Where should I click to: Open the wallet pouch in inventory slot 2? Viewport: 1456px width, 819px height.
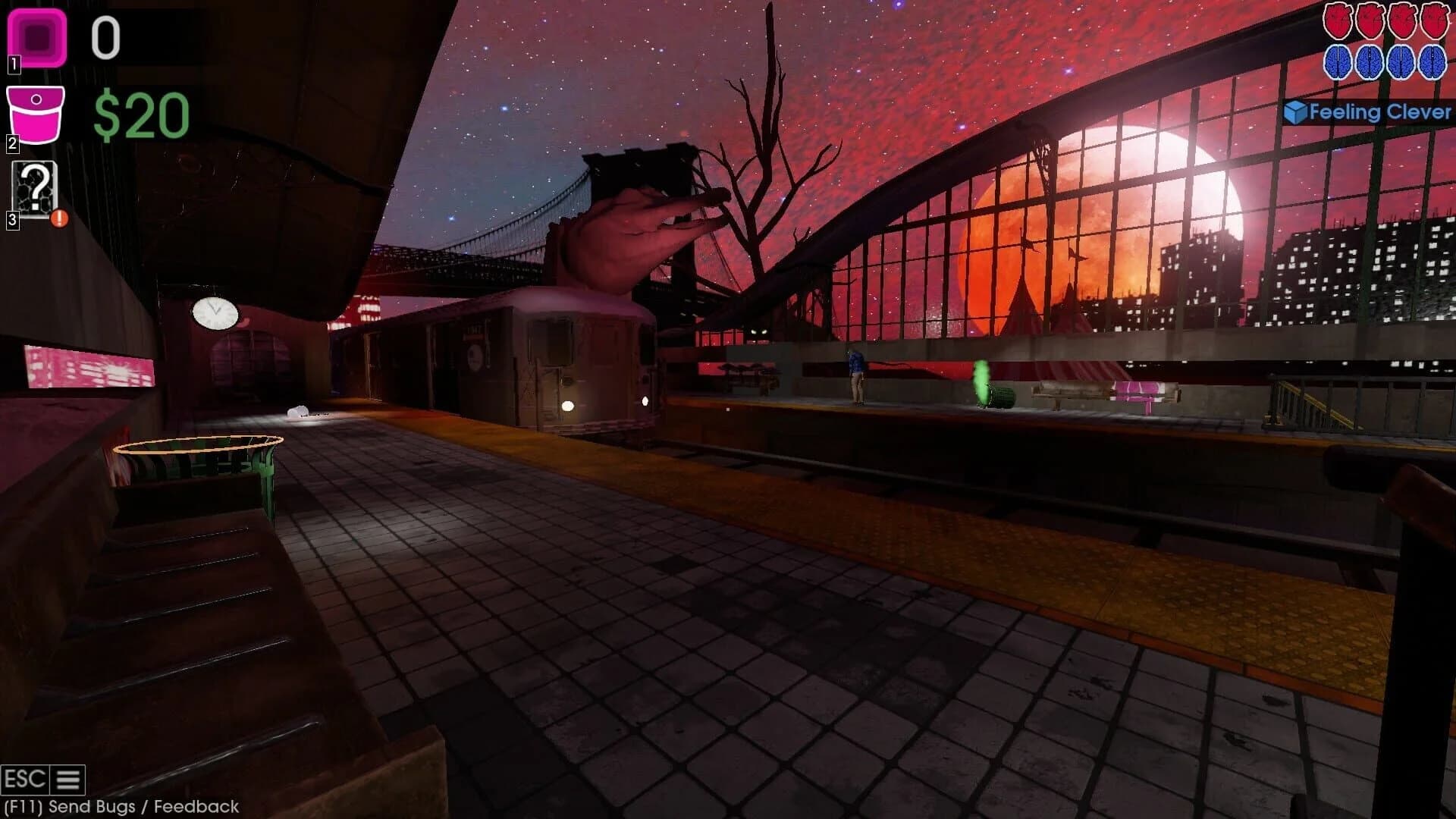pos(34,114)
